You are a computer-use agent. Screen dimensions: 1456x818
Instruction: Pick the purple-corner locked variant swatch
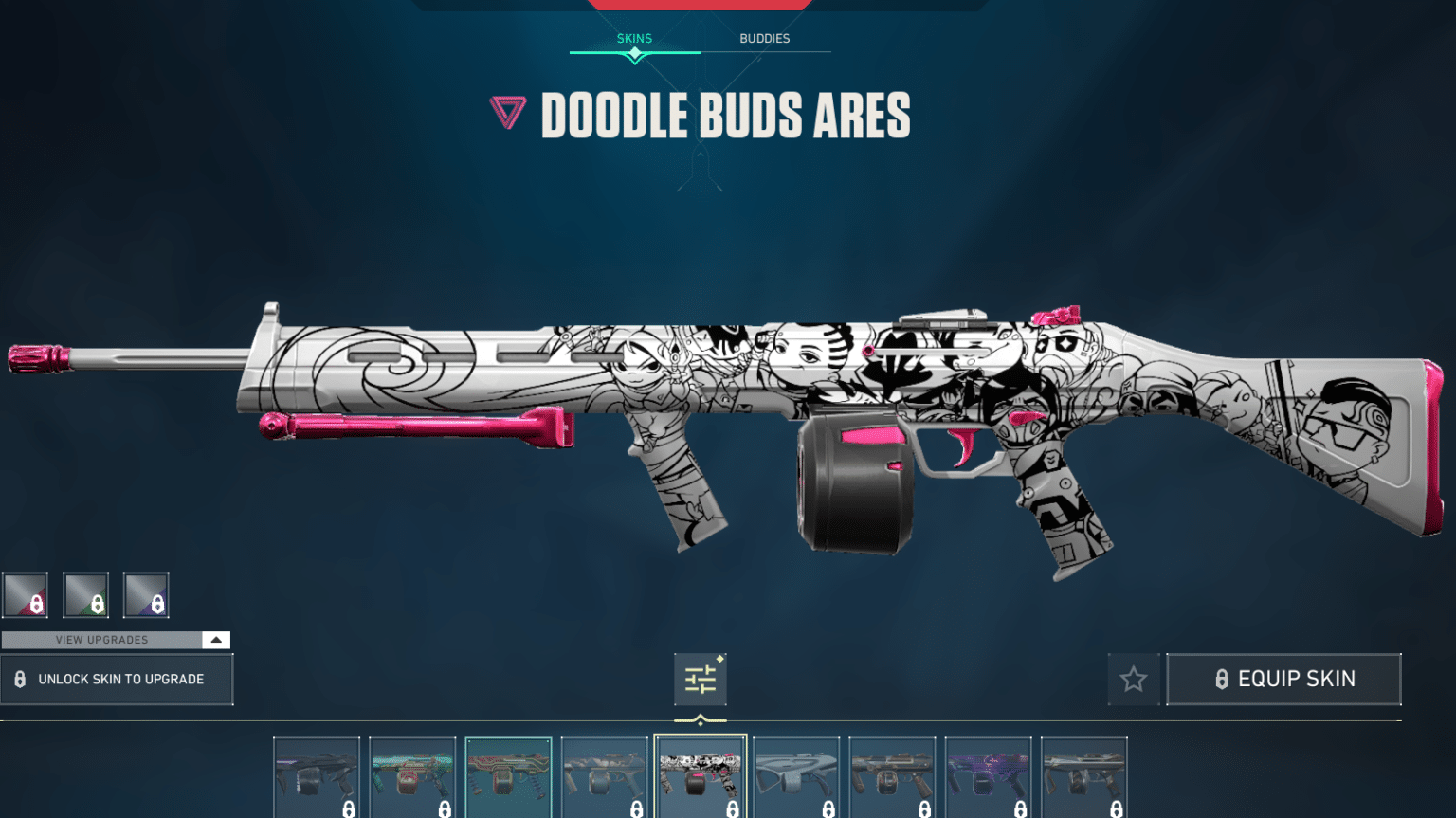[146, 595]
